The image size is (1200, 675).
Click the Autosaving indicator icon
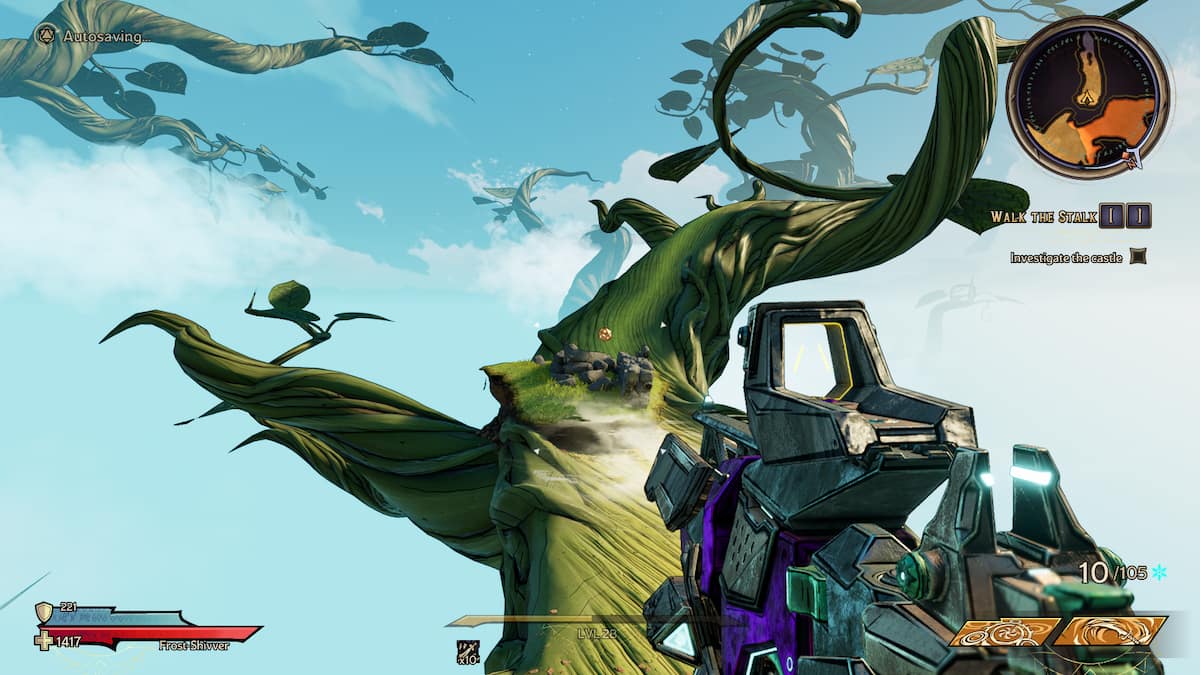(46, 35)
